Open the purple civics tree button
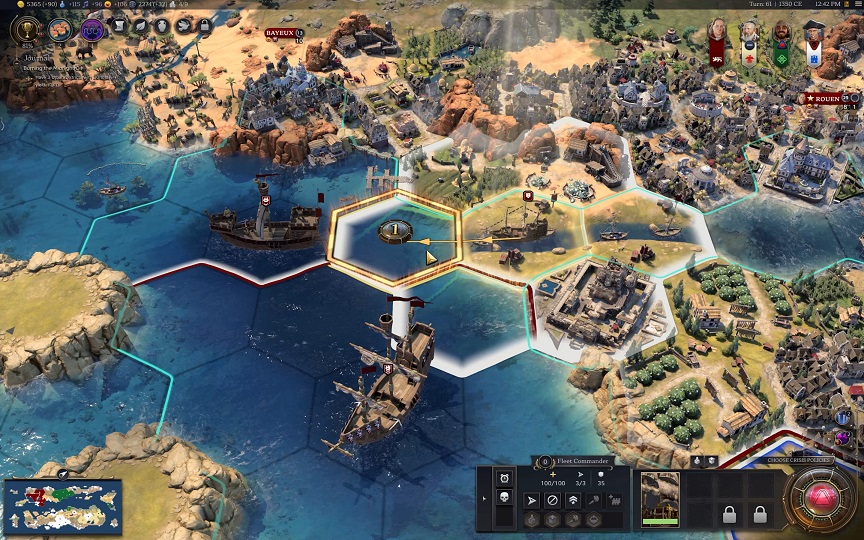The image size is (864, 540). (93, 29)
